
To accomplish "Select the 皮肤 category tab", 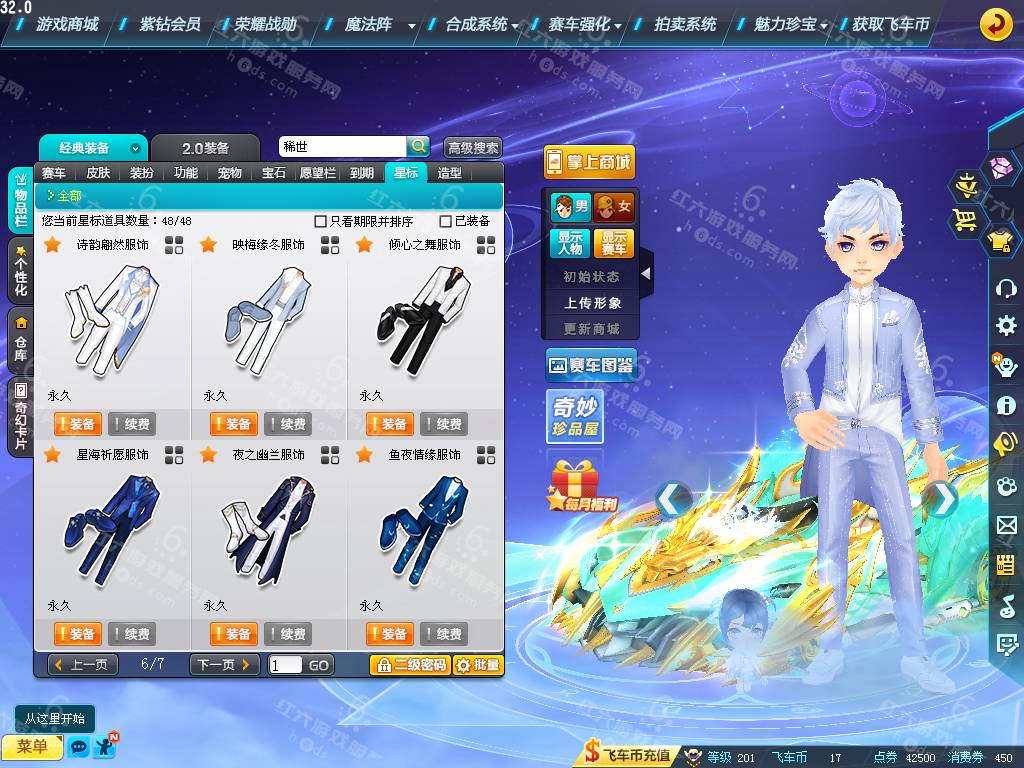I will (x=98, y=173).
